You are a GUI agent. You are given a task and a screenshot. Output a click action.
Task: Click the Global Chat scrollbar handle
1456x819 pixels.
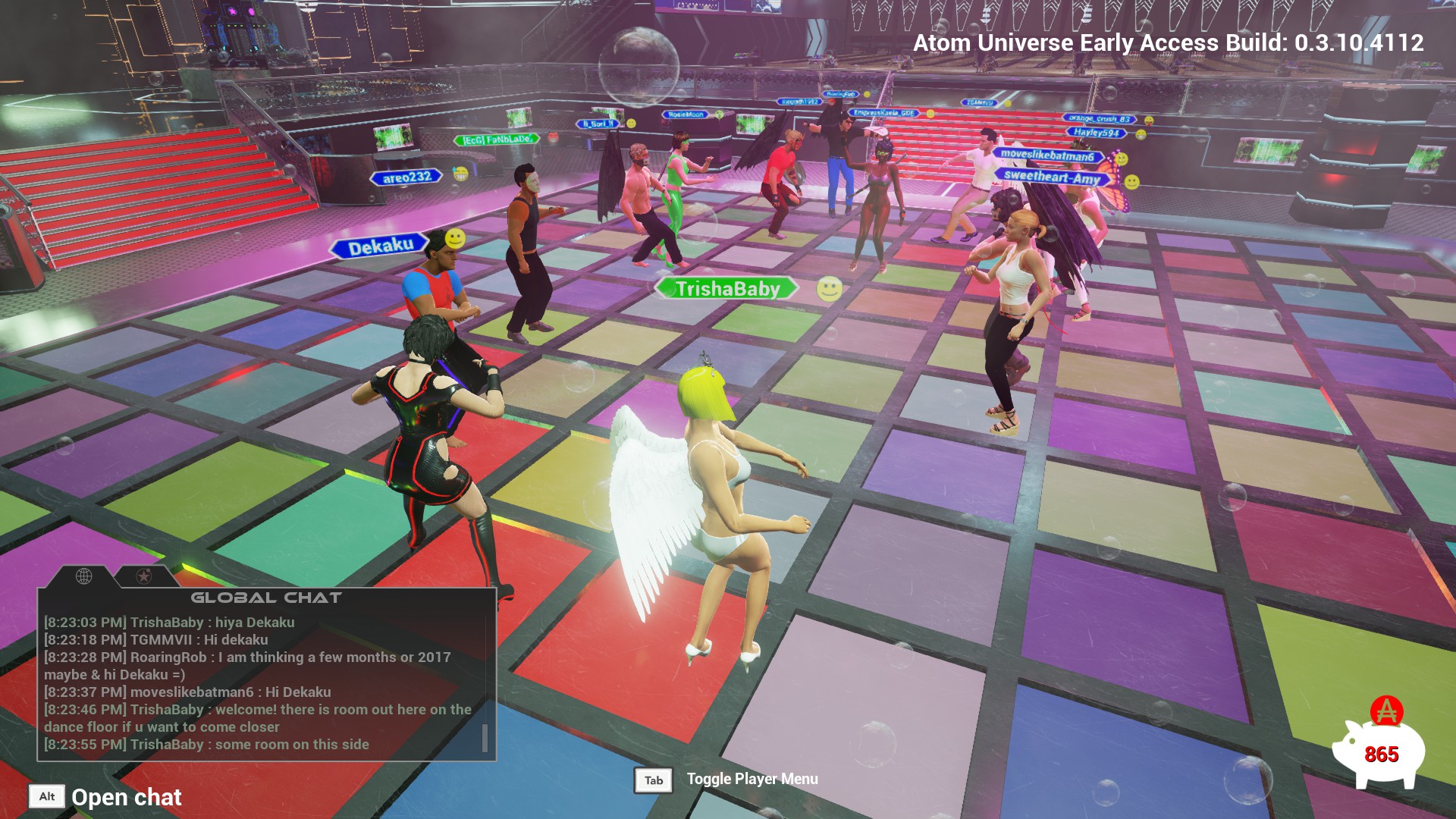[x=485, y=738]
